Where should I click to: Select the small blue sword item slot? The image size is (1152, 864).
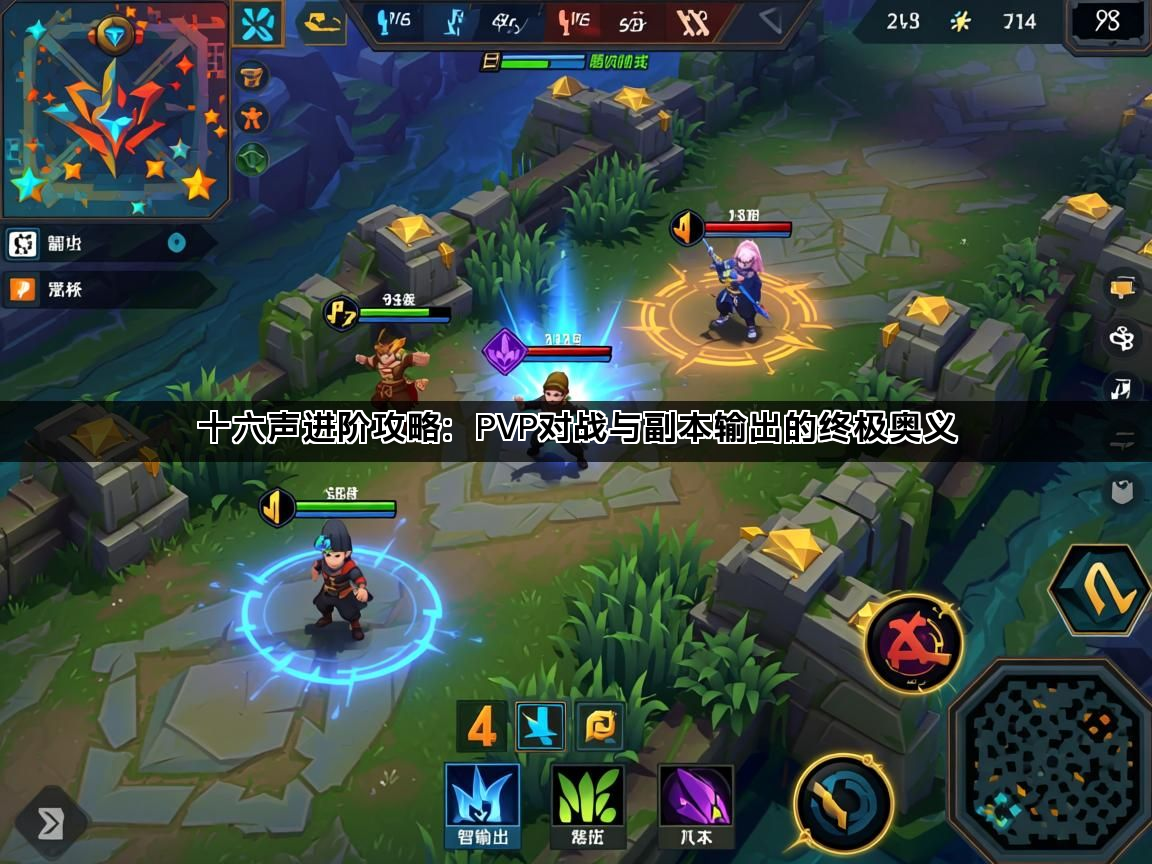pos(541,726)
